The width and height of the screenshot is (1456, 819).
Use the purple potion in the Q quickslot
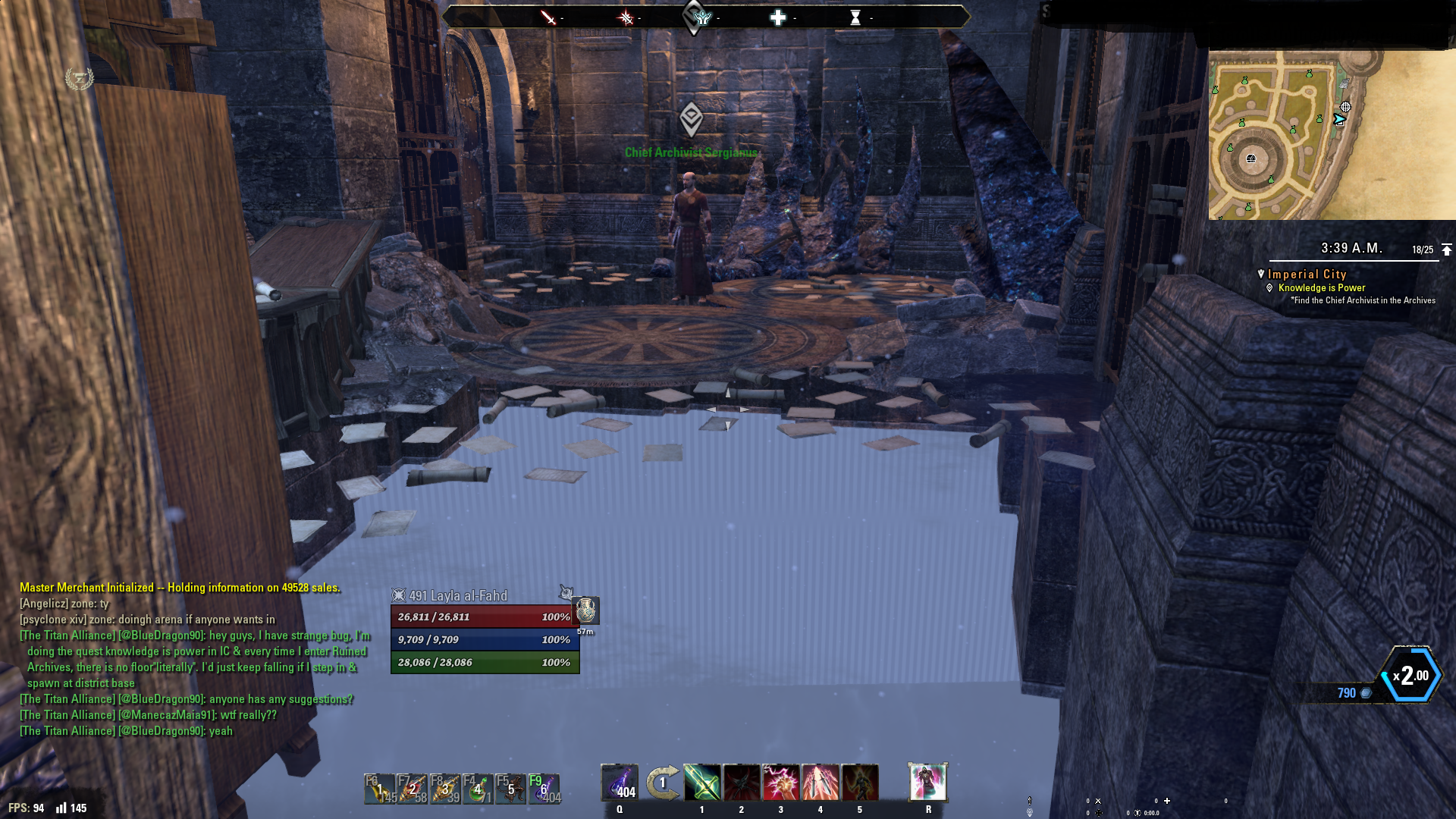click(620, 783)
